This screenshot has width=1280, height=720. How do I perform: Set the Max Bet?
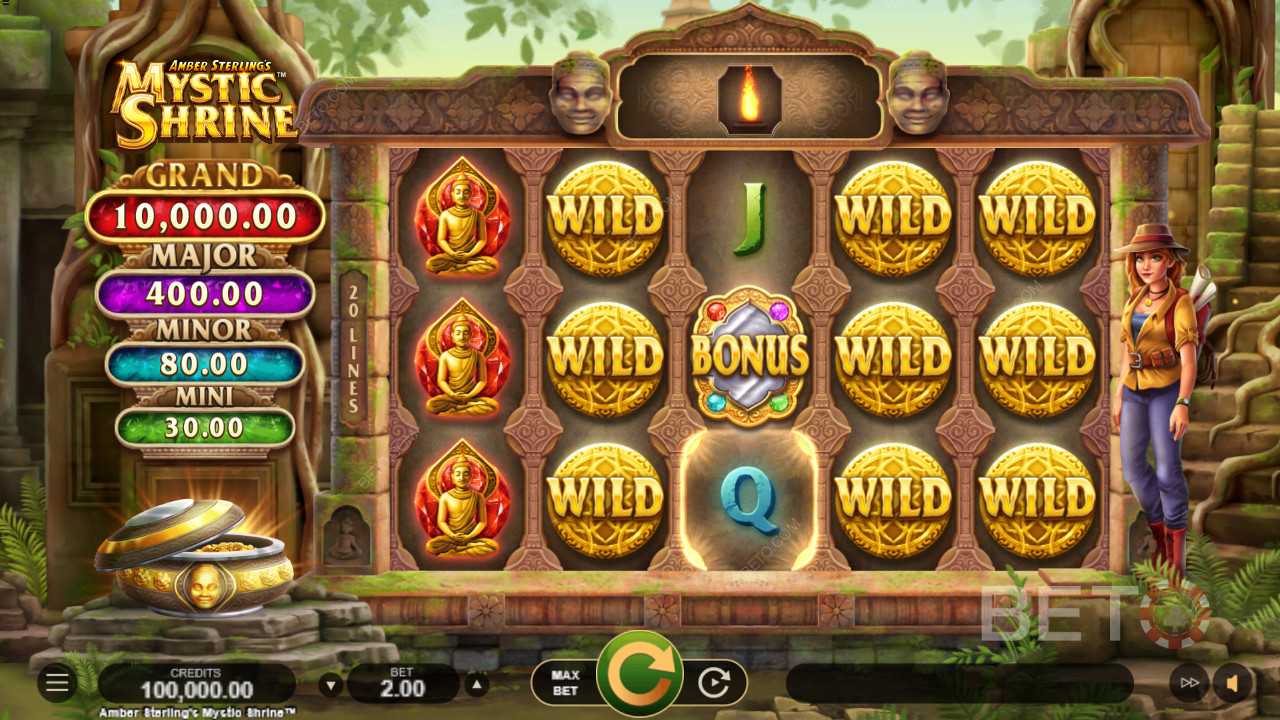pyautogui.click(x=565, y=683)
